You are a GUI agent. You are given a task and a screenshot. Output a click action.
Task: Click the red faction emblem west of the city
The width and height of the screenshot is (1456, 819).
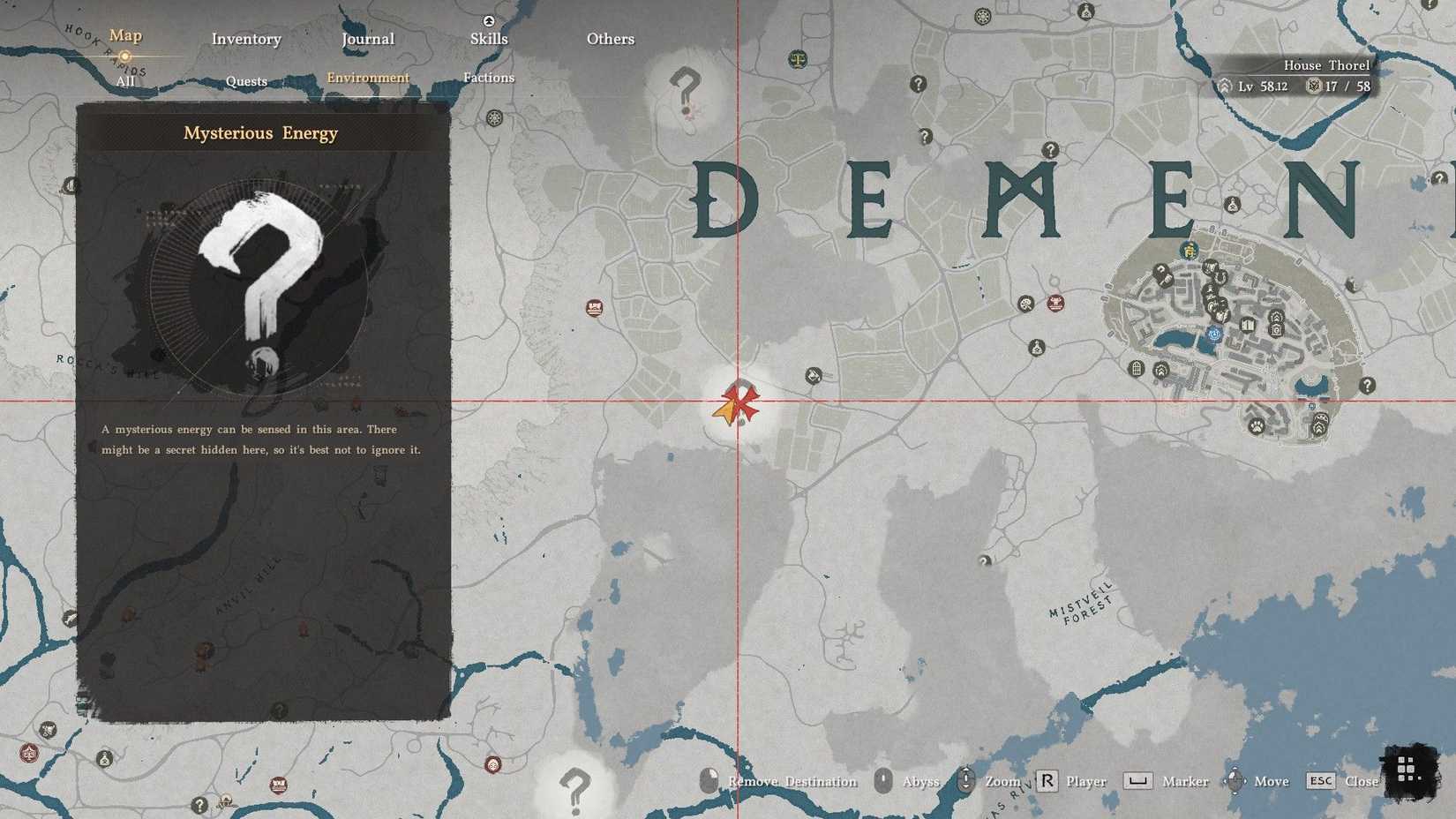1055,302
